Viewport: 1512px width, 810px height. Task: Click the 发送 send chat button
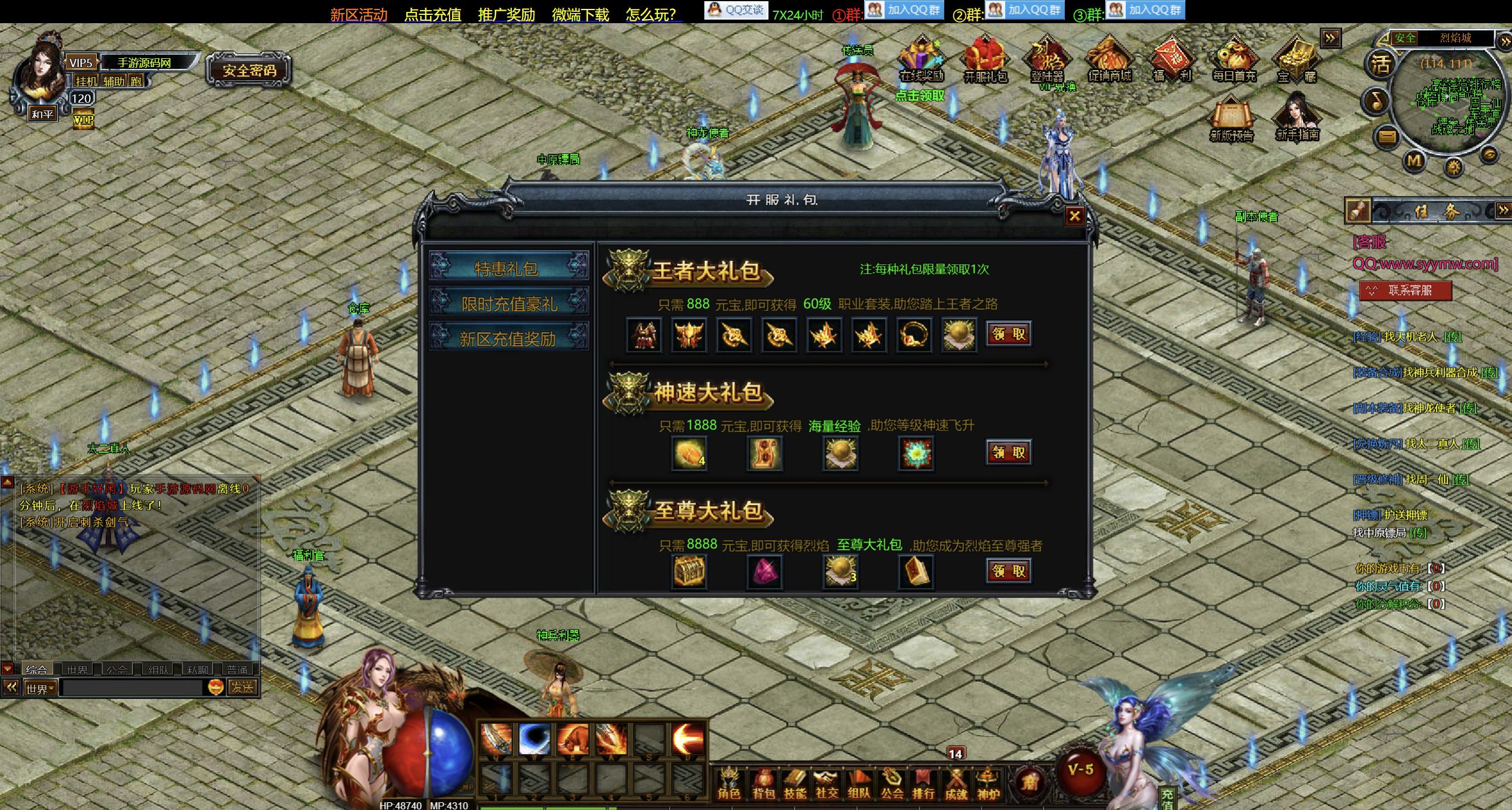tap(242, 688)
